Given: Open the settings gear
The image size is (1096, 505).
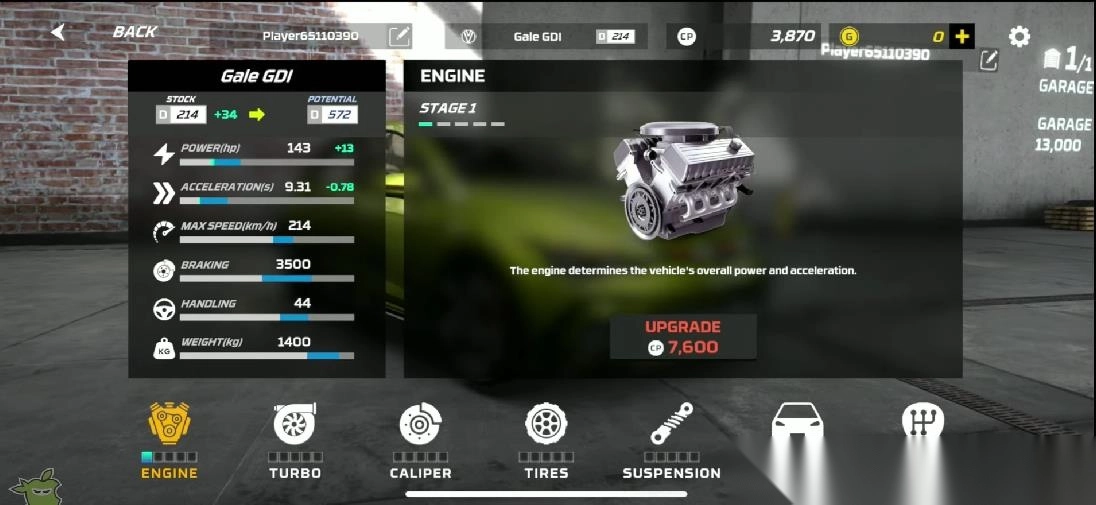Looking at the screenshot, I should click(1019, 37).
